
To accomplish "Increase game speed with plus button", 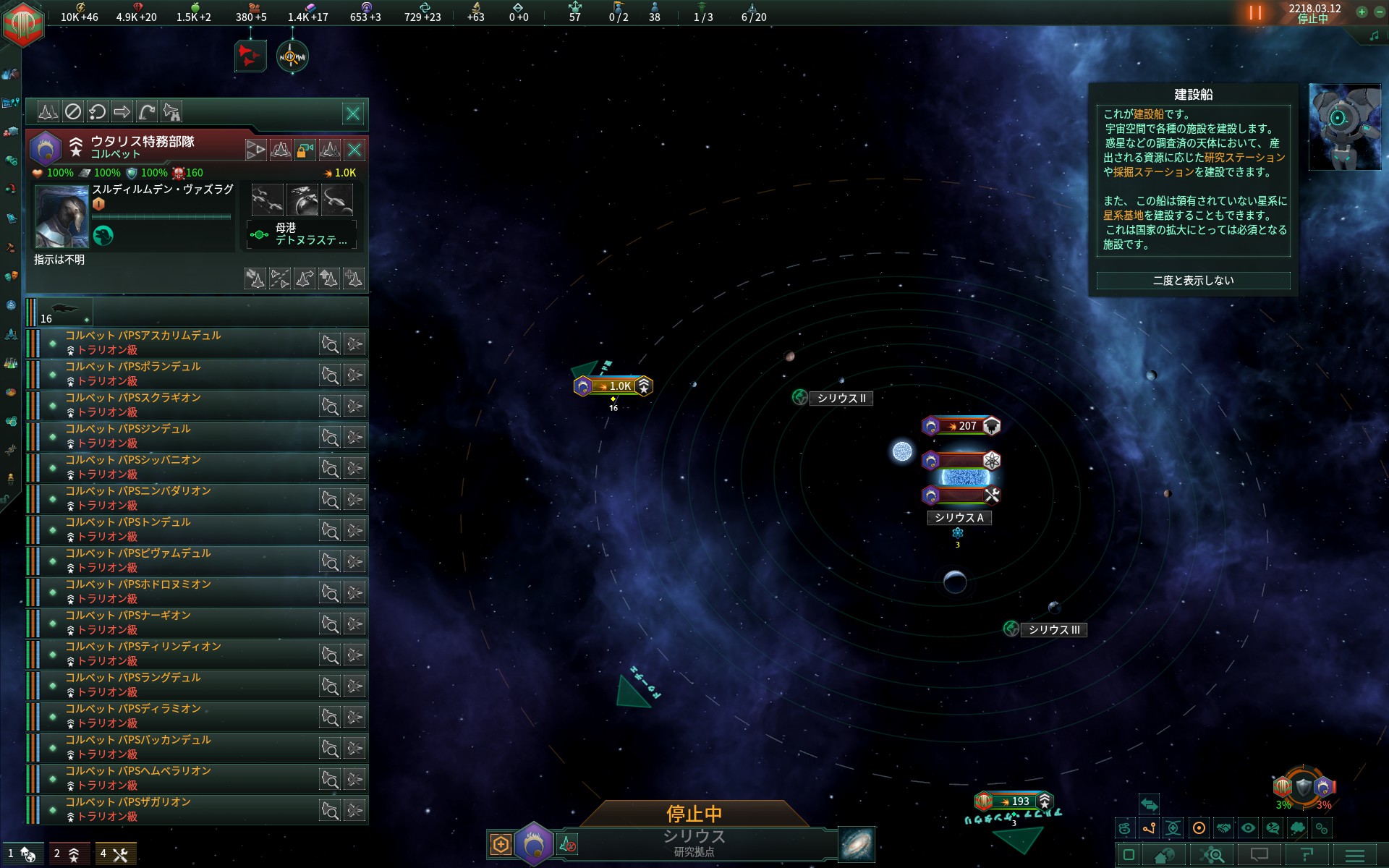I will [x=1362, y=12].
